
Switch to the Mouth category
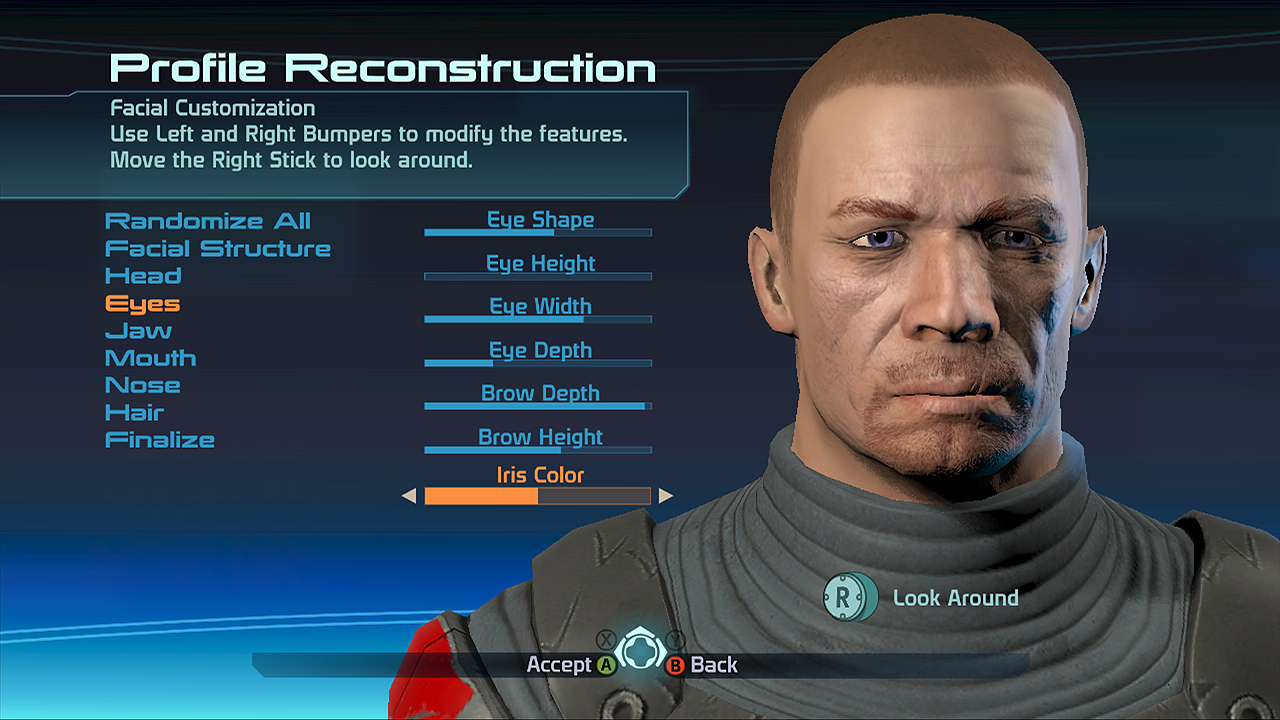pos(150,358)
